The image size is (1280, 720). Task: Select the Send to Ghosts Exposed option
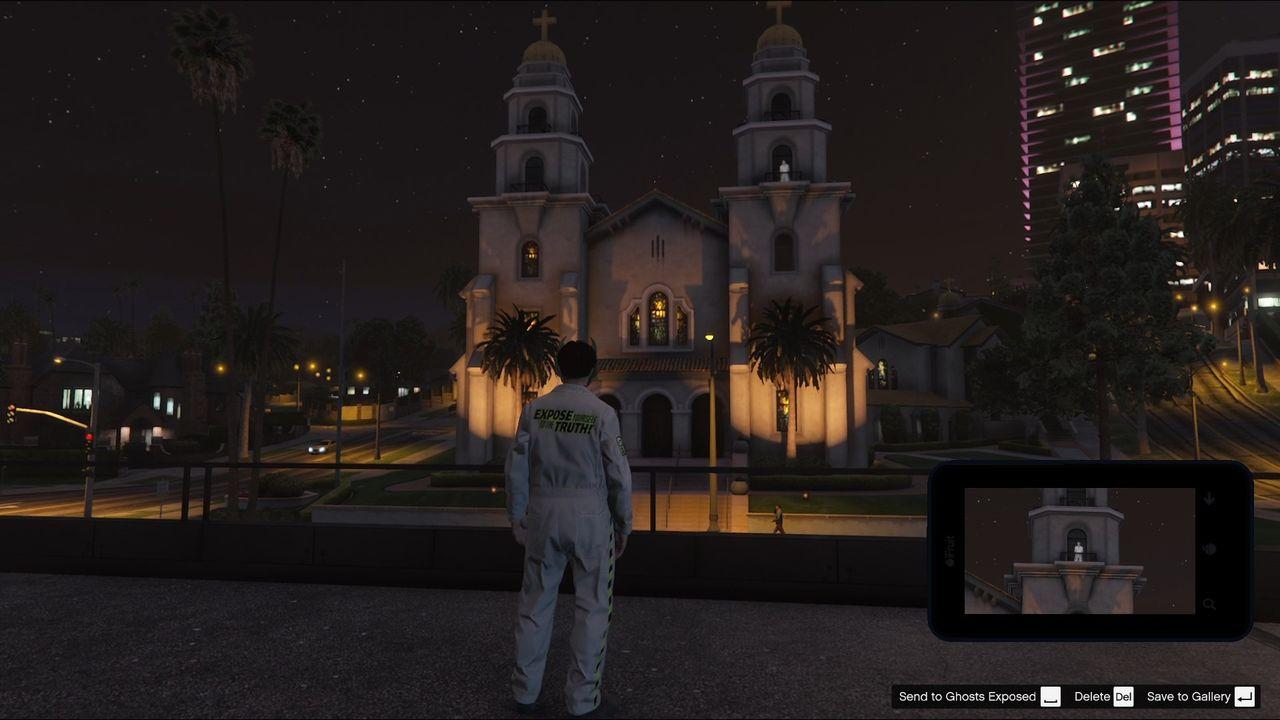(x=970, y=697)
